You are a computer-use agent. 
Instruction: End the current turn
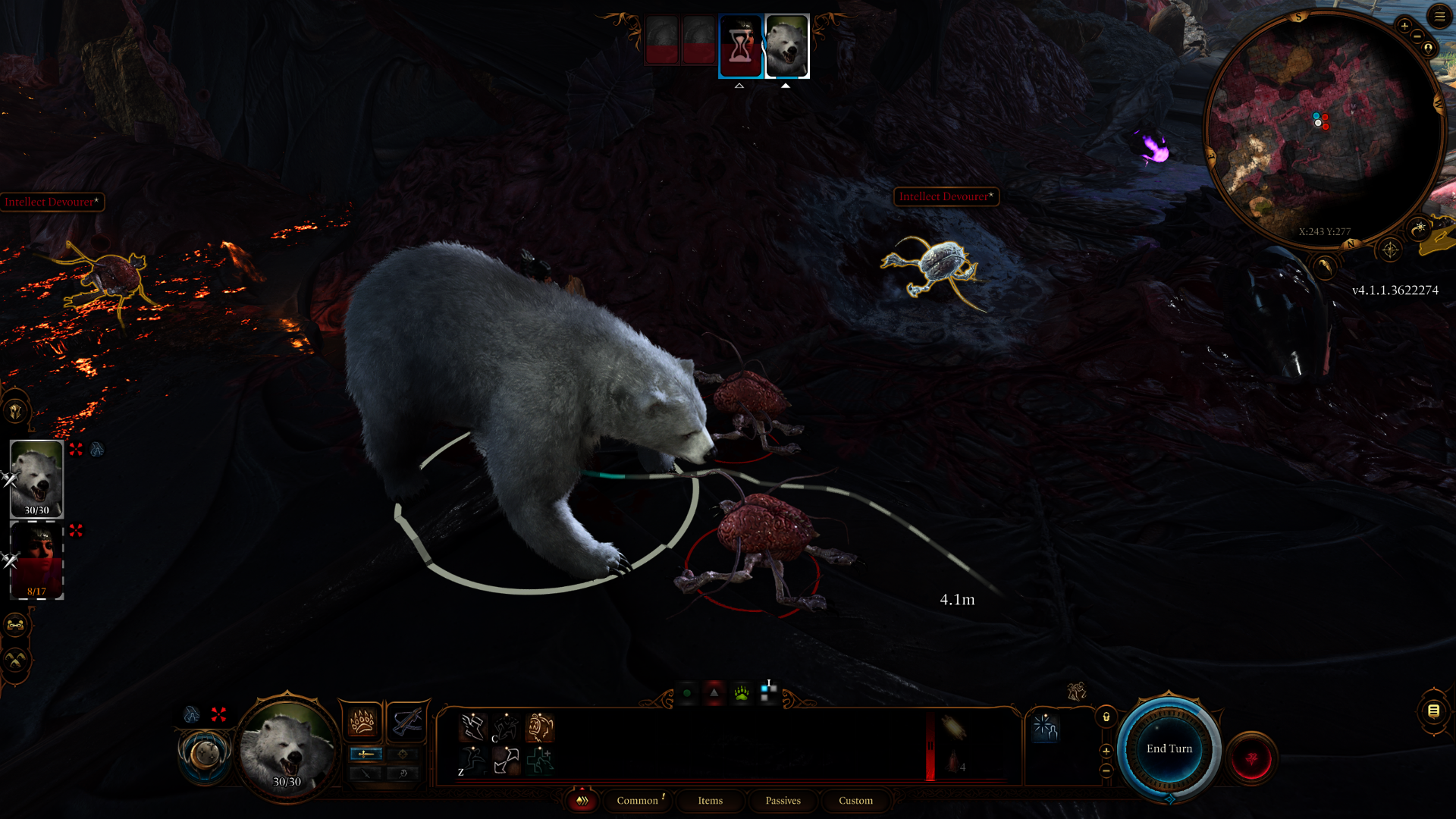click(x=1169, y=748)
